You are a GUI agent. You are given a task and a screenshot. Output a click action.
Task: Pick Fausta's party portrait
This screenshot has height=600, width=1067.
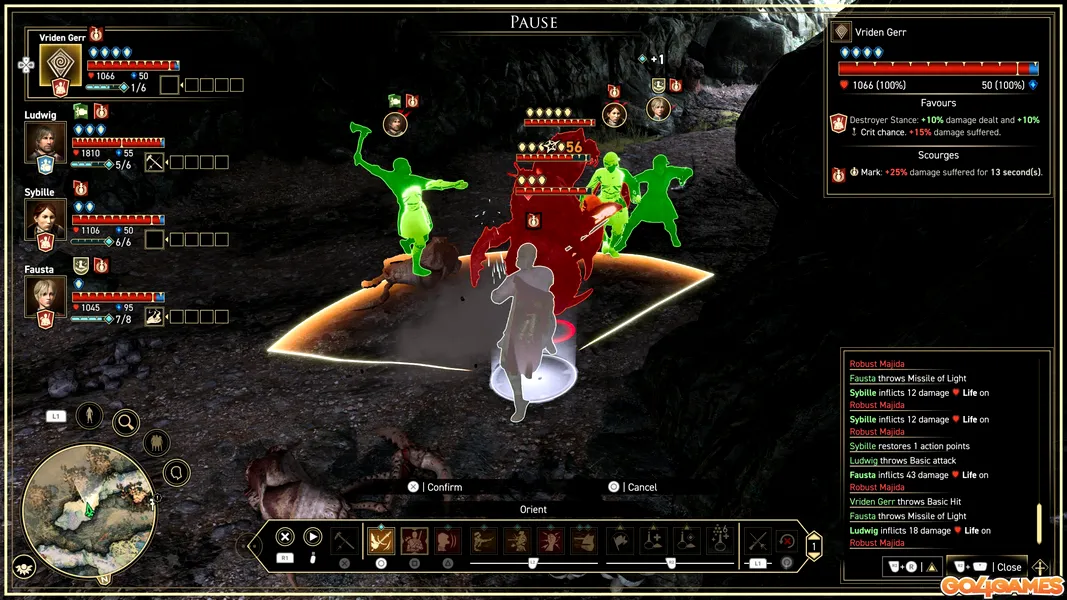click(45, 296)
